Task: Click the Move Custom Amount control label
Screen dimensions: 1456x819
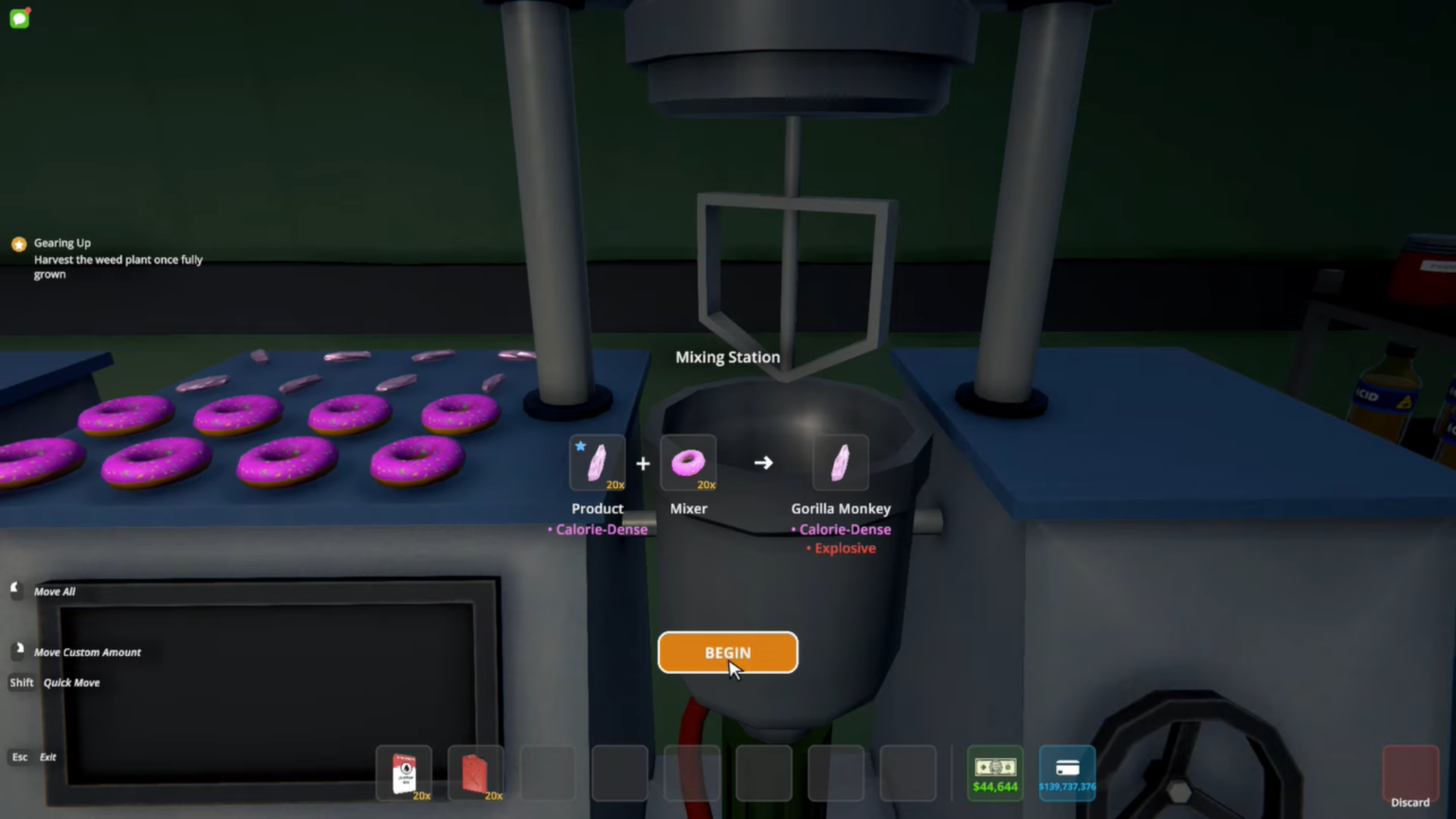Action: (x=87, y=652)
